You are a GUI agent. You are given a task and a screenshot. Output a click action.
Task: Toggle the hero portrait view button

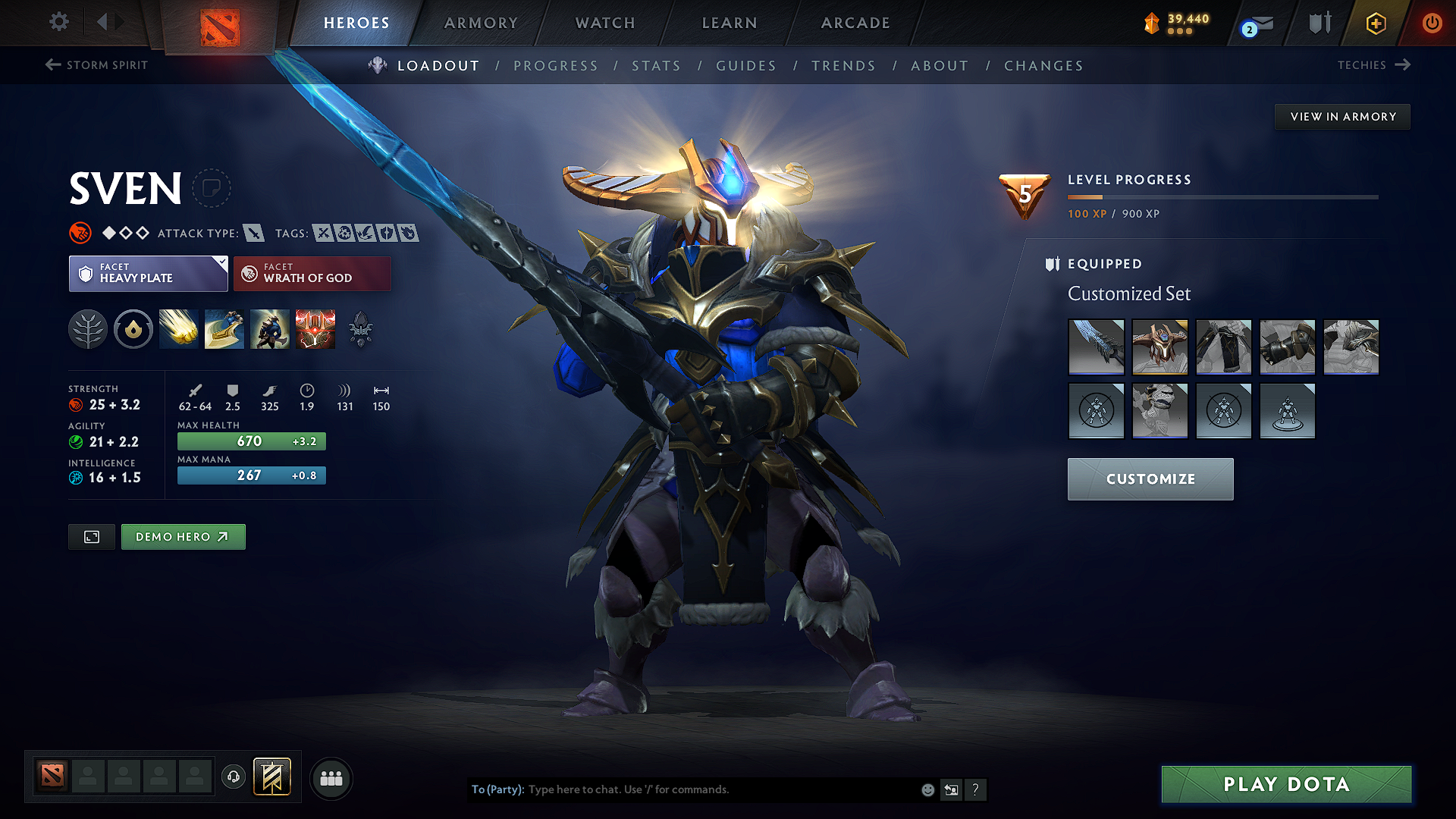[91, 536]
